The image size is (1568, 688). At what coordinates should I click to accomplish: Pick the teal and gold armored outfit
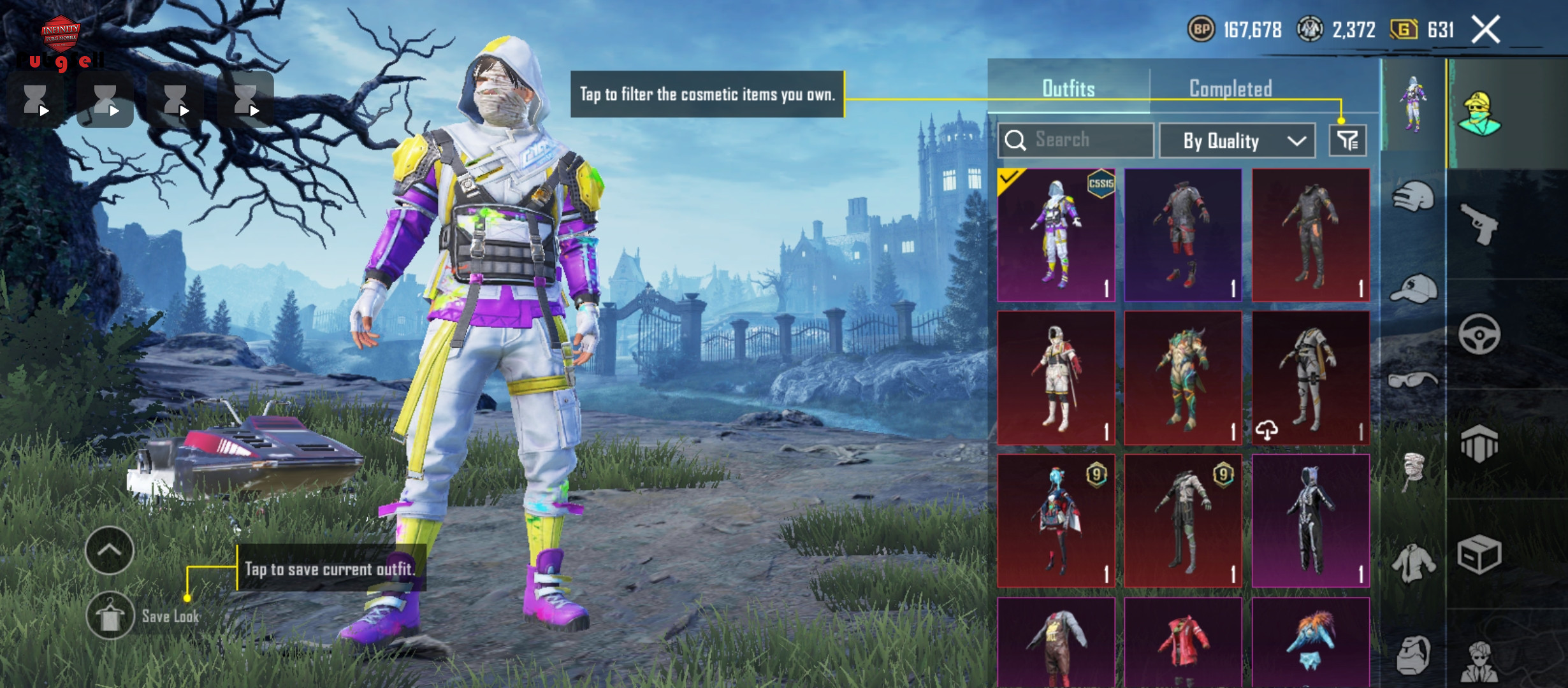[x=1183, y=378]
